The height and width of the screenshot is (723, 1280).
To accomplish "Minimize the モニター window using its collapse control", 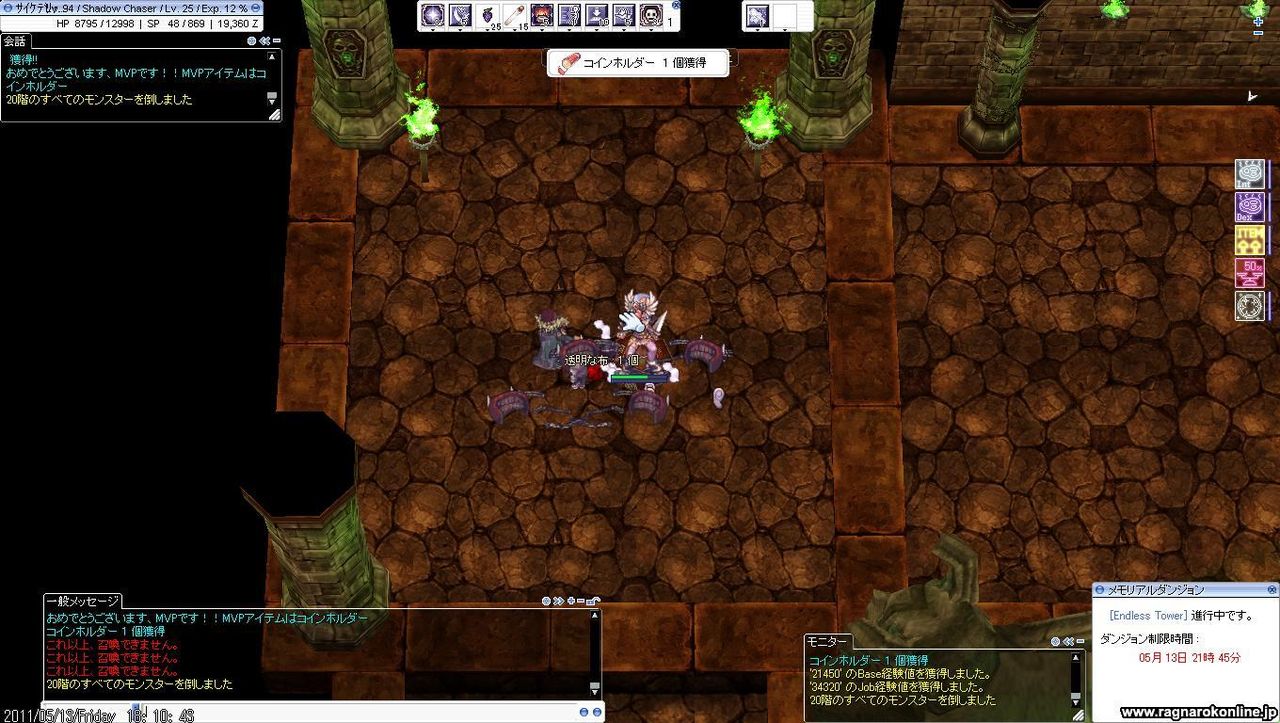I will [x=1068, y=641].
